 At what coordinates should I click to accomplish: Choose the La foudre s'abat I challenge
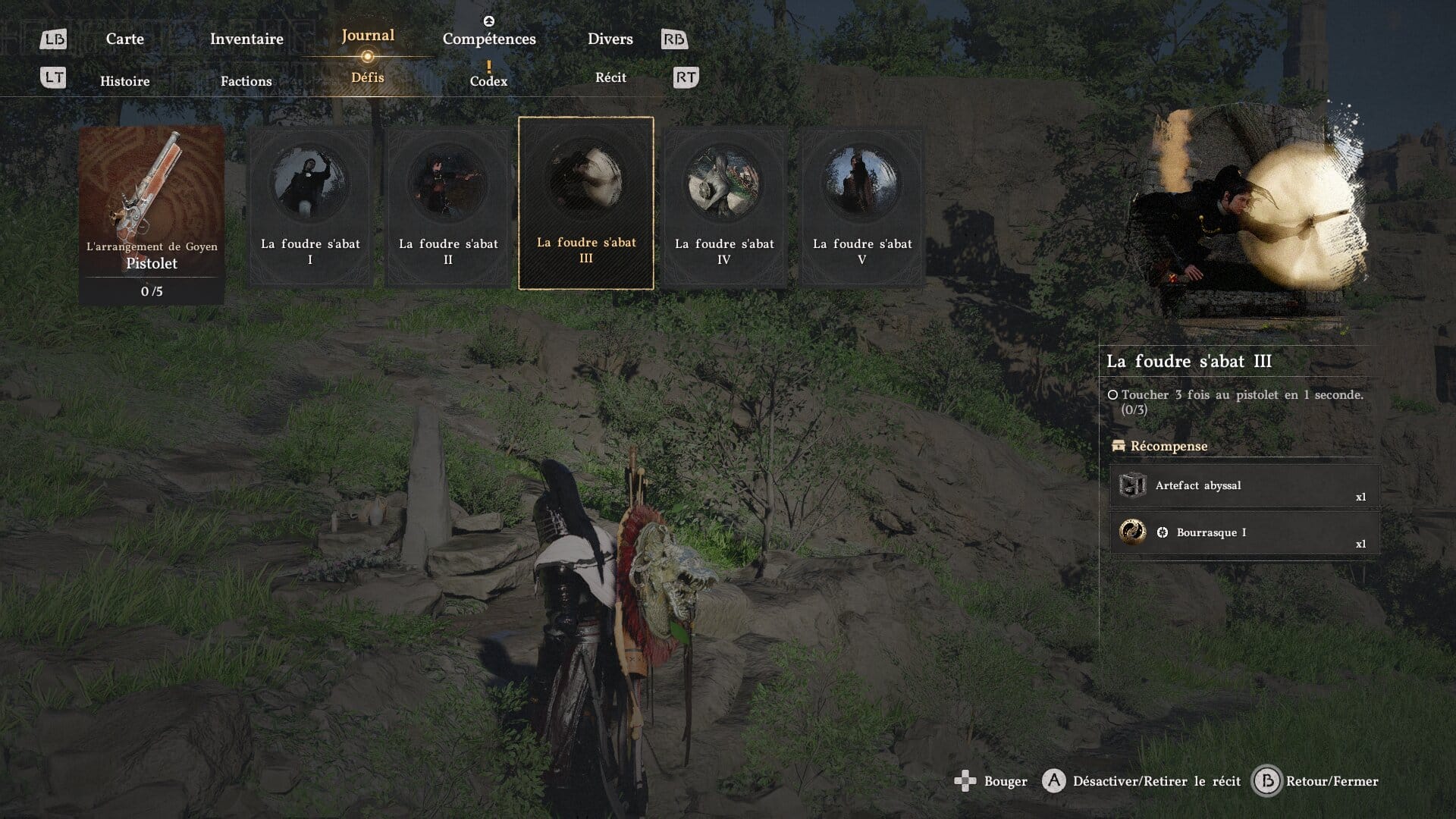(310, 206)
